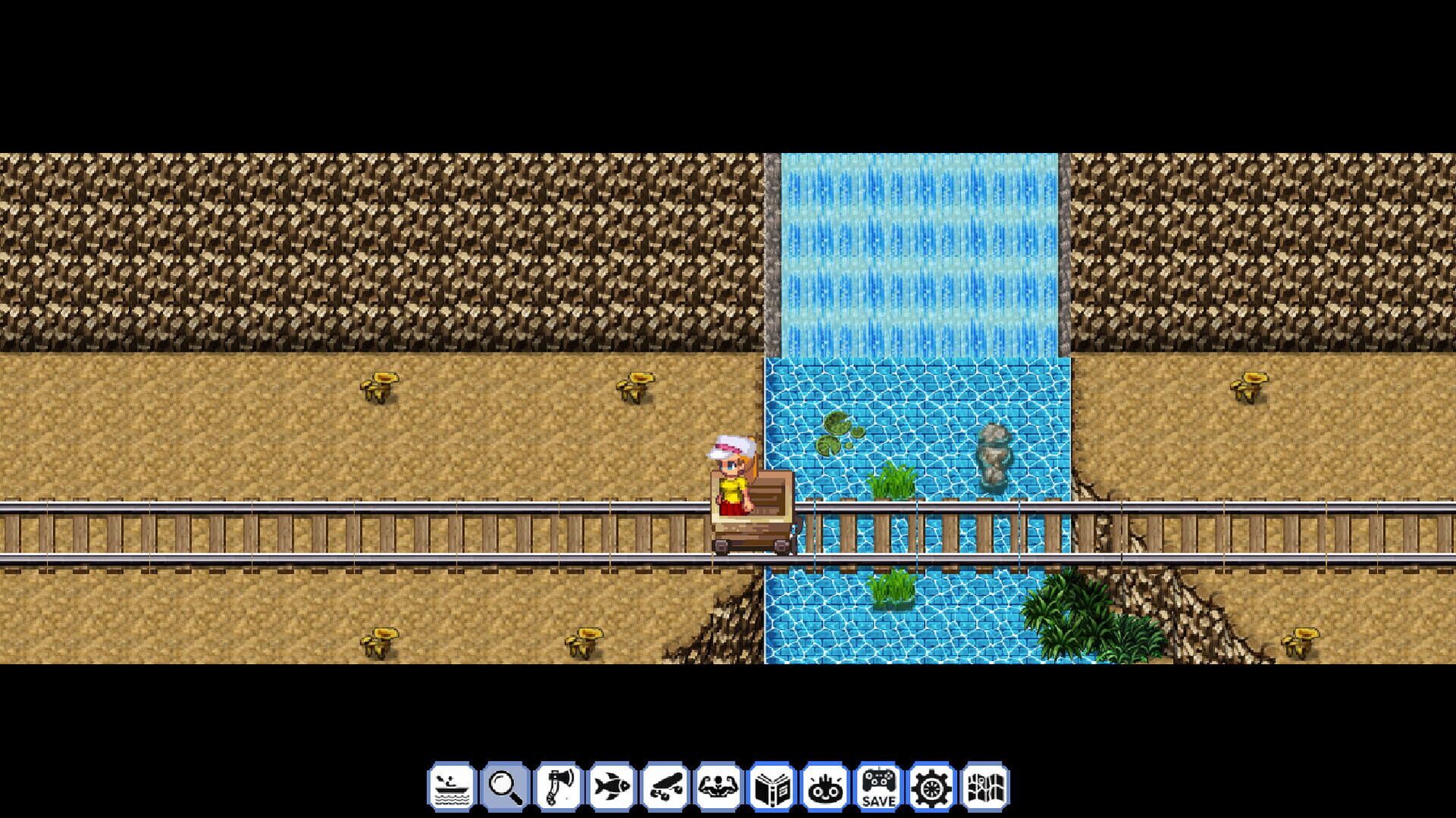
Task: Select the axe tool
Action: (x=557, y=782)
